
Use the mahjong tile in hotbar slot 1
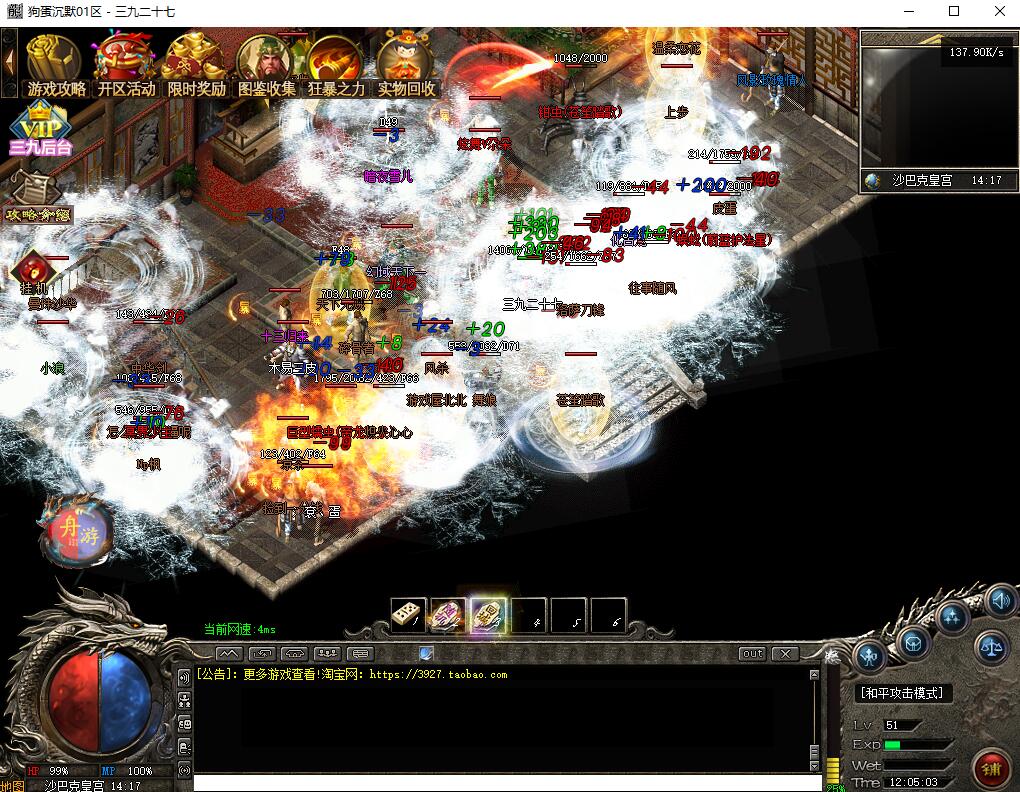pos(409,616)
